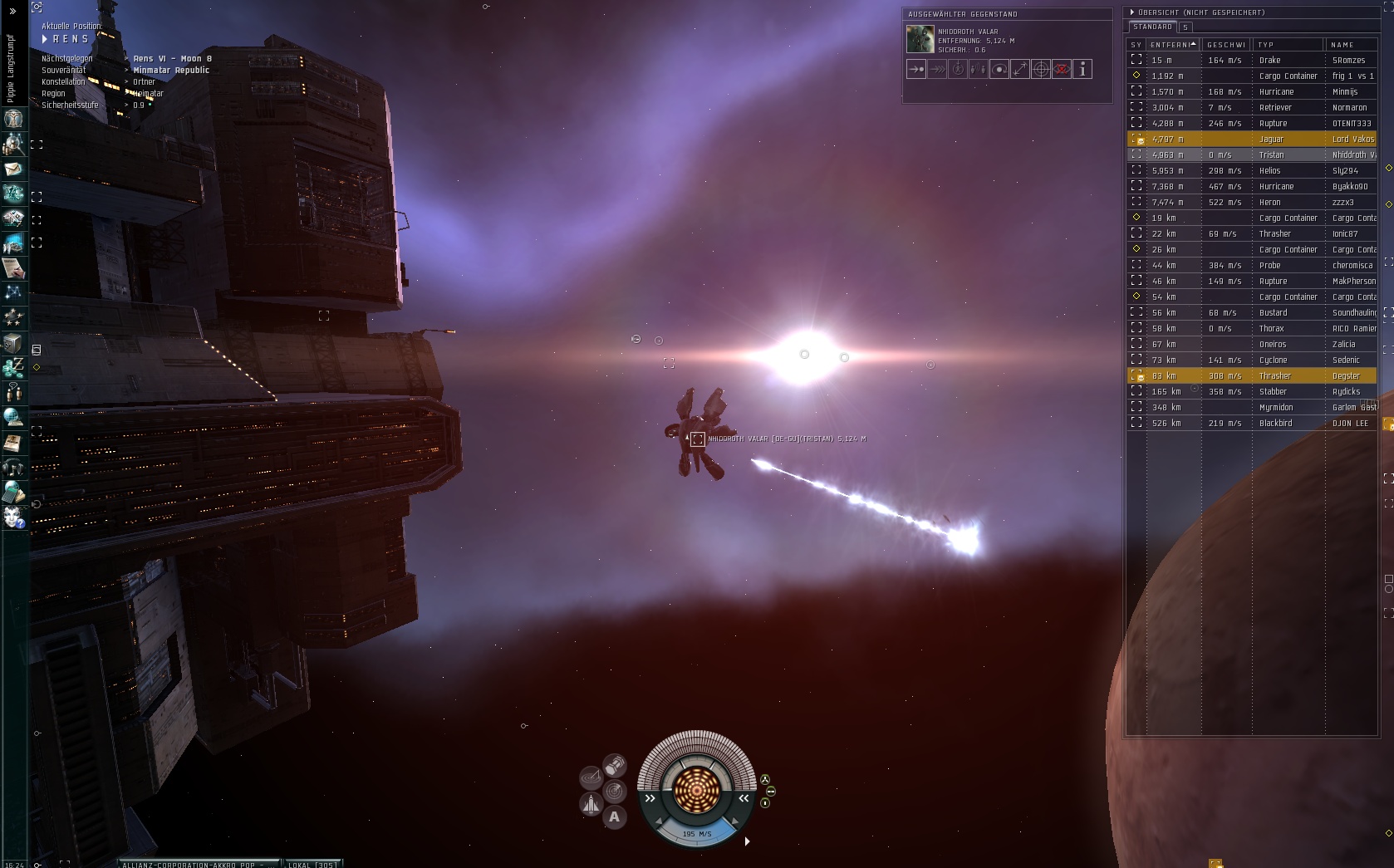The image size is (1394, 868).
Task: Open the wallet coins icon in sidebar
Action: pos(13,366)
